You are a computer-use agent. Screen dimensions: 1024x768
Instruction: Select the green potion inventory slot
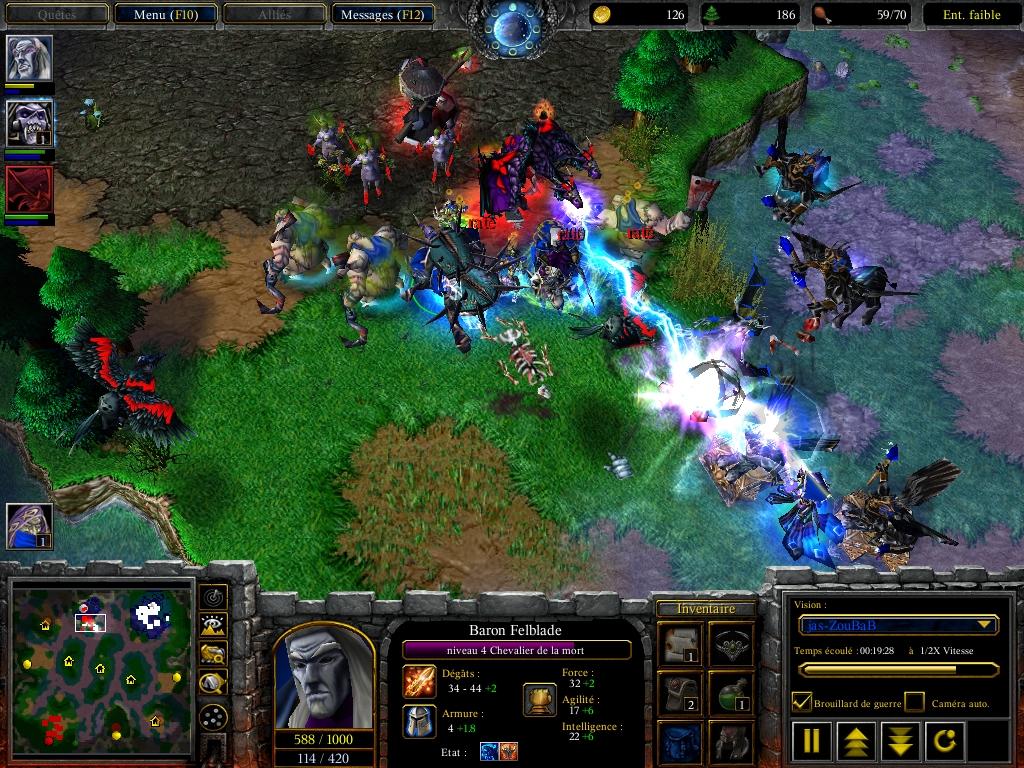point(731,692)
